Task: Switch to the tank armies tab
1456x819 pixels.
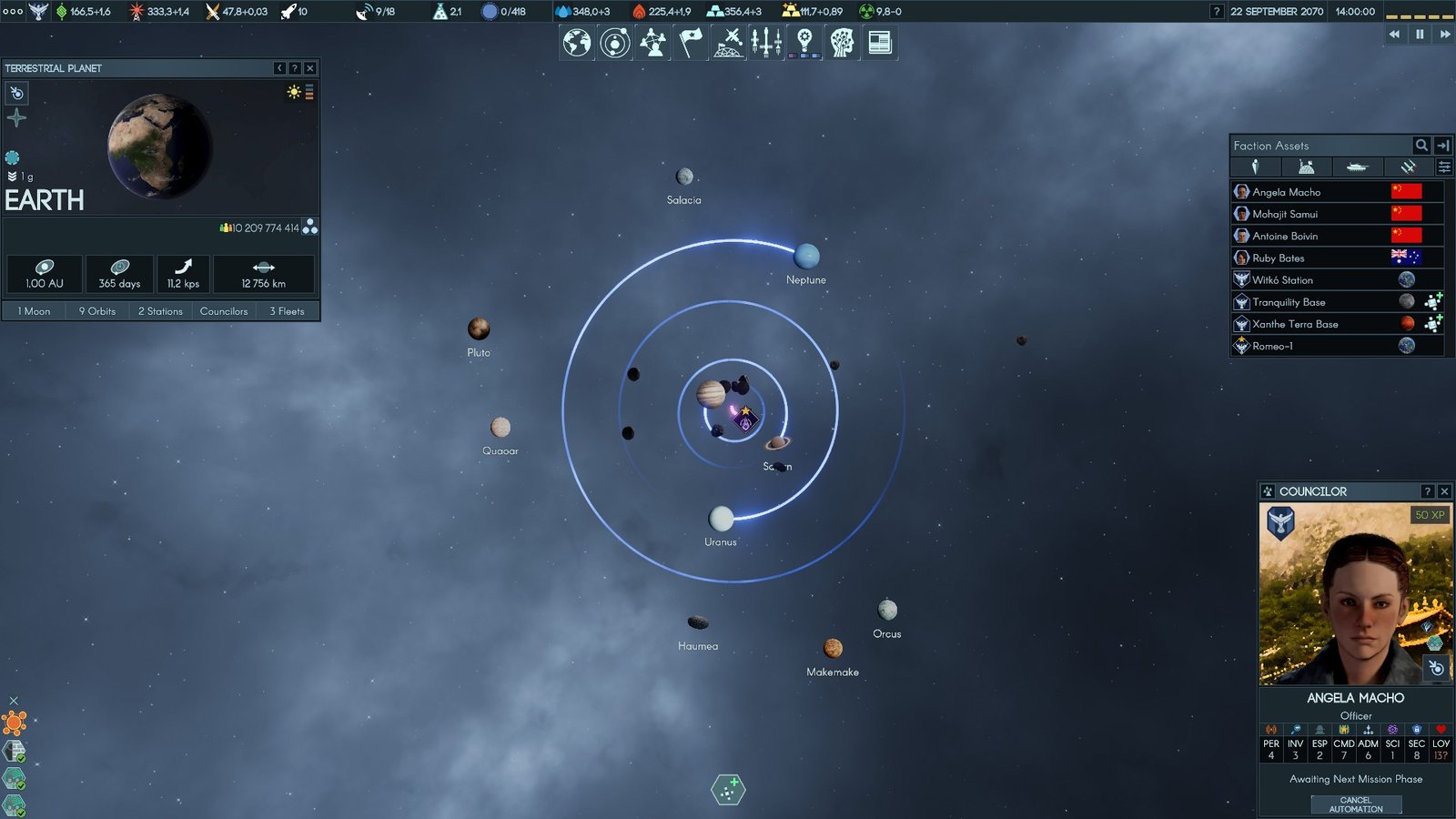Action: (x=1359, y=167)
